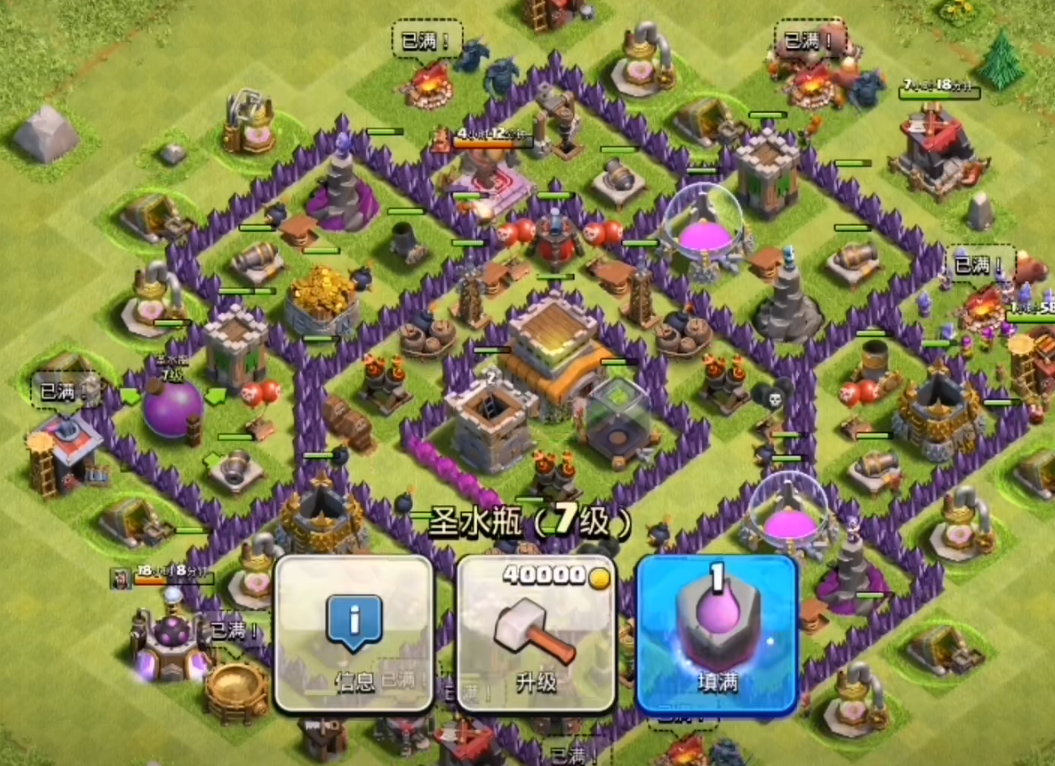Open the 信息 info button
The width and height of the screenshot is (1055, 766).
pyautogui.click(x=353, y=633)
